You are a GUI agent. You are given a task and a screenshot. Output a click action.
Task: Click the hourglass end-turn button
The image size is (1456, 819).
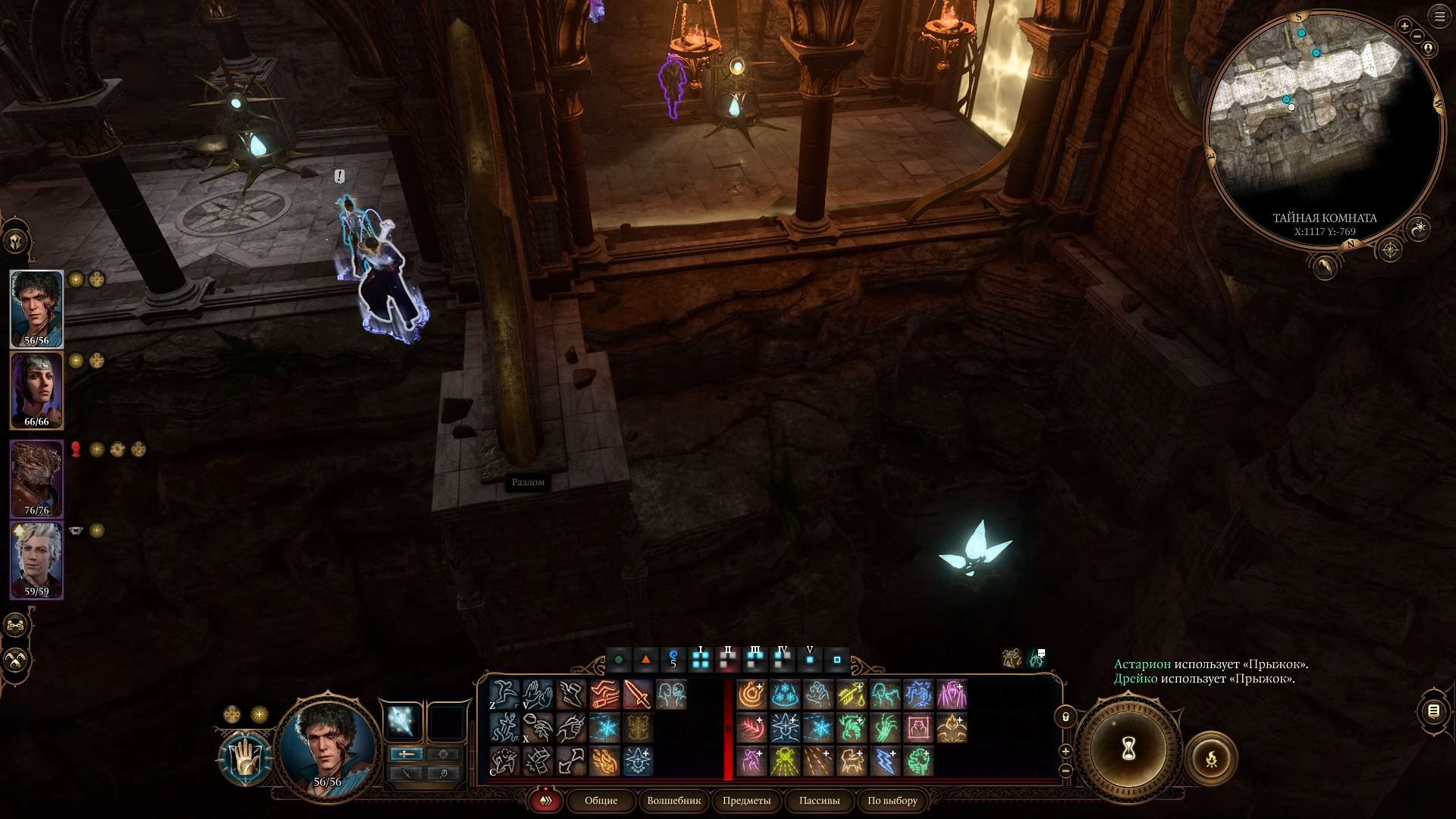(x=1128, y=750)
